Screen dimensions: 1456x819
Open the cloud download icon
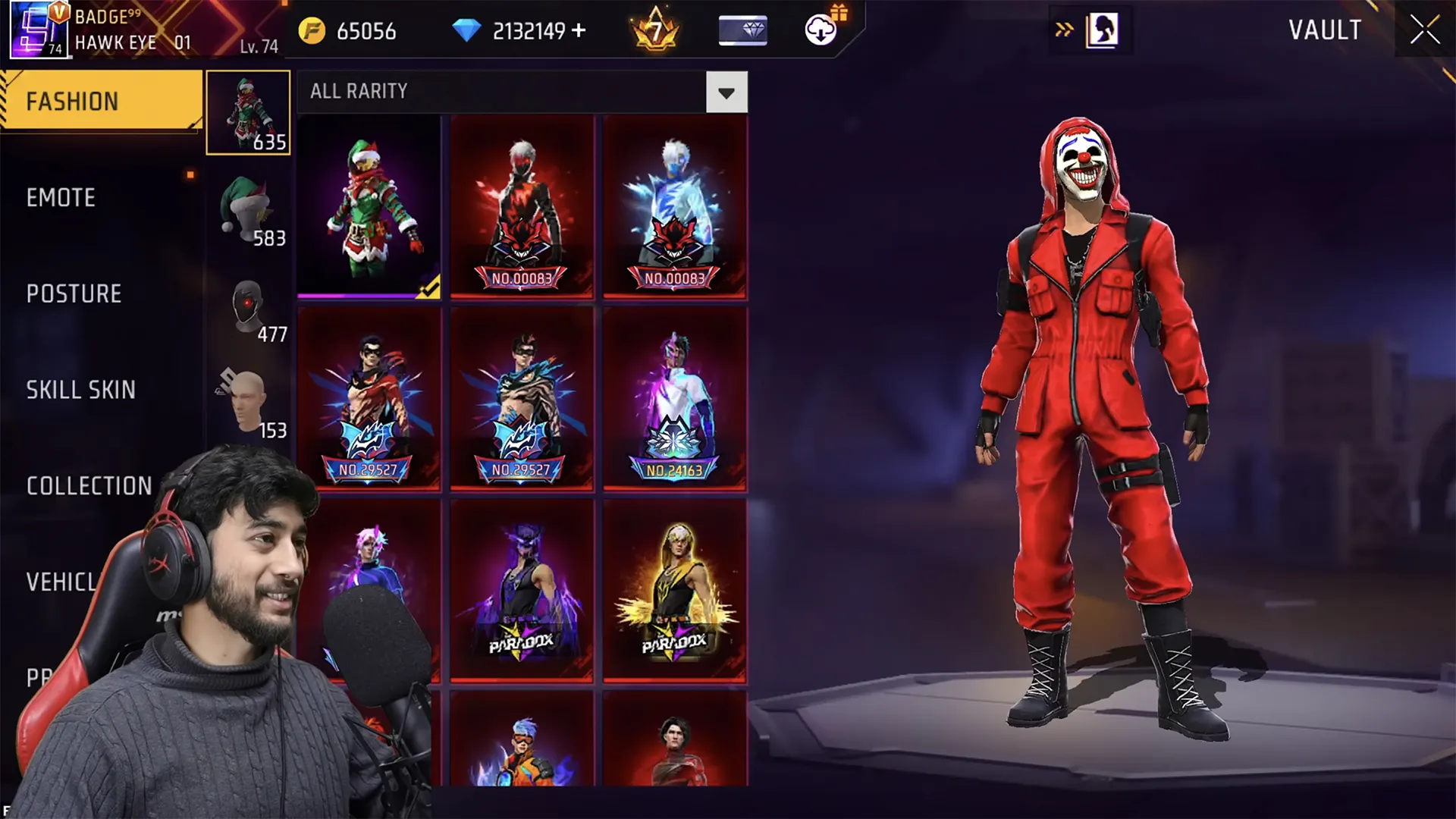click(x=820, y=30)
